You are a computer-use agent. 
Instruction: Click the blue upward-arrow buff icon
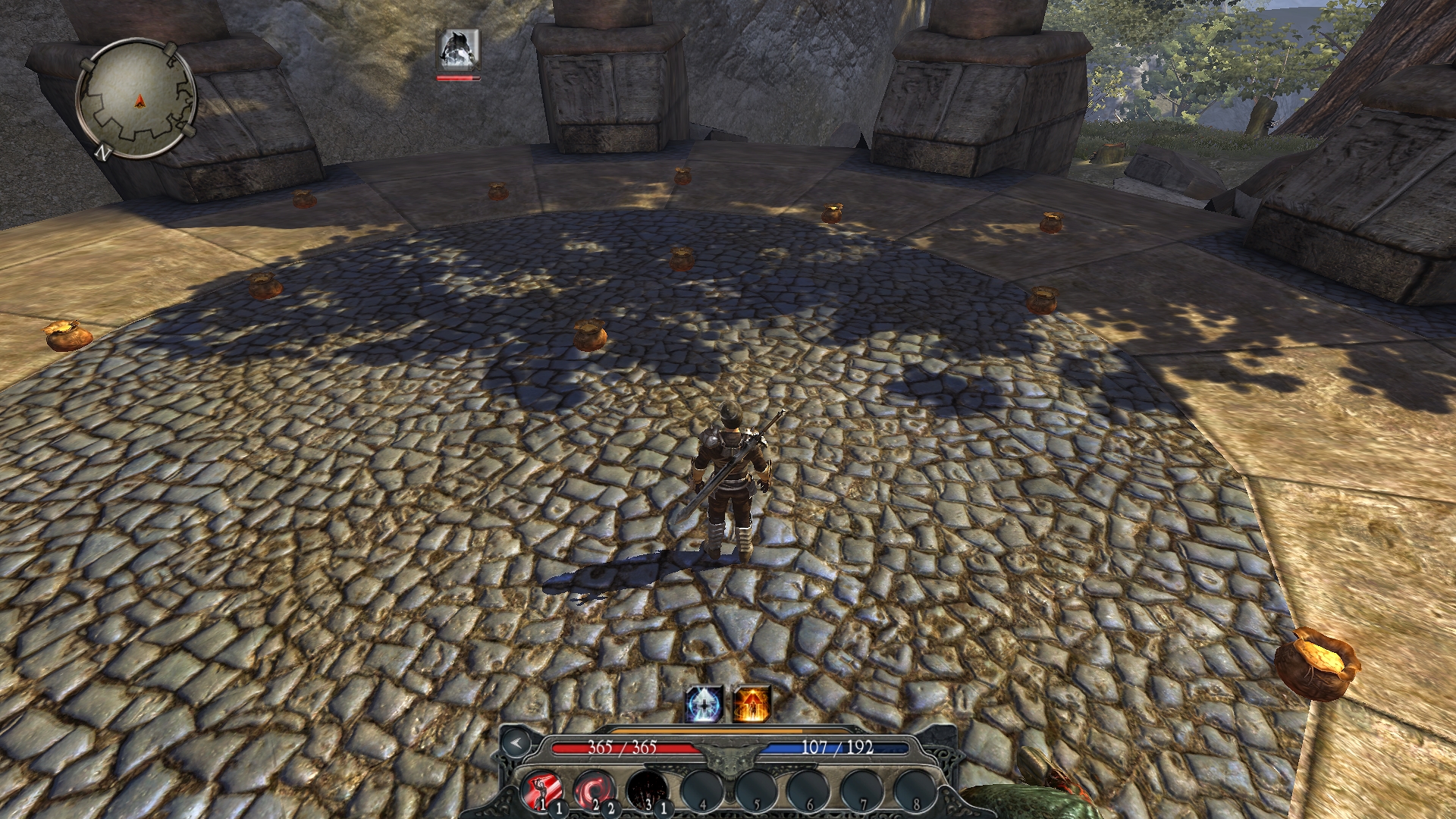click(704, 704)
